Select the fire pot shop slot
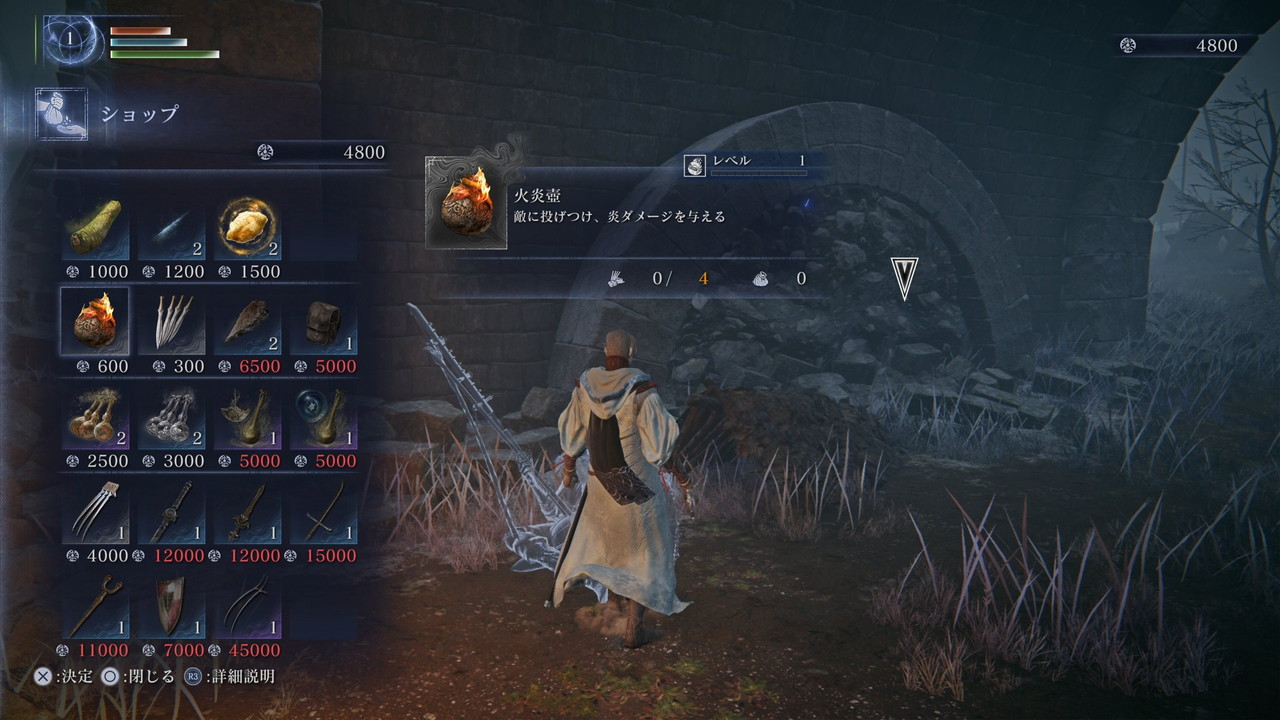 tap(95, 322)
